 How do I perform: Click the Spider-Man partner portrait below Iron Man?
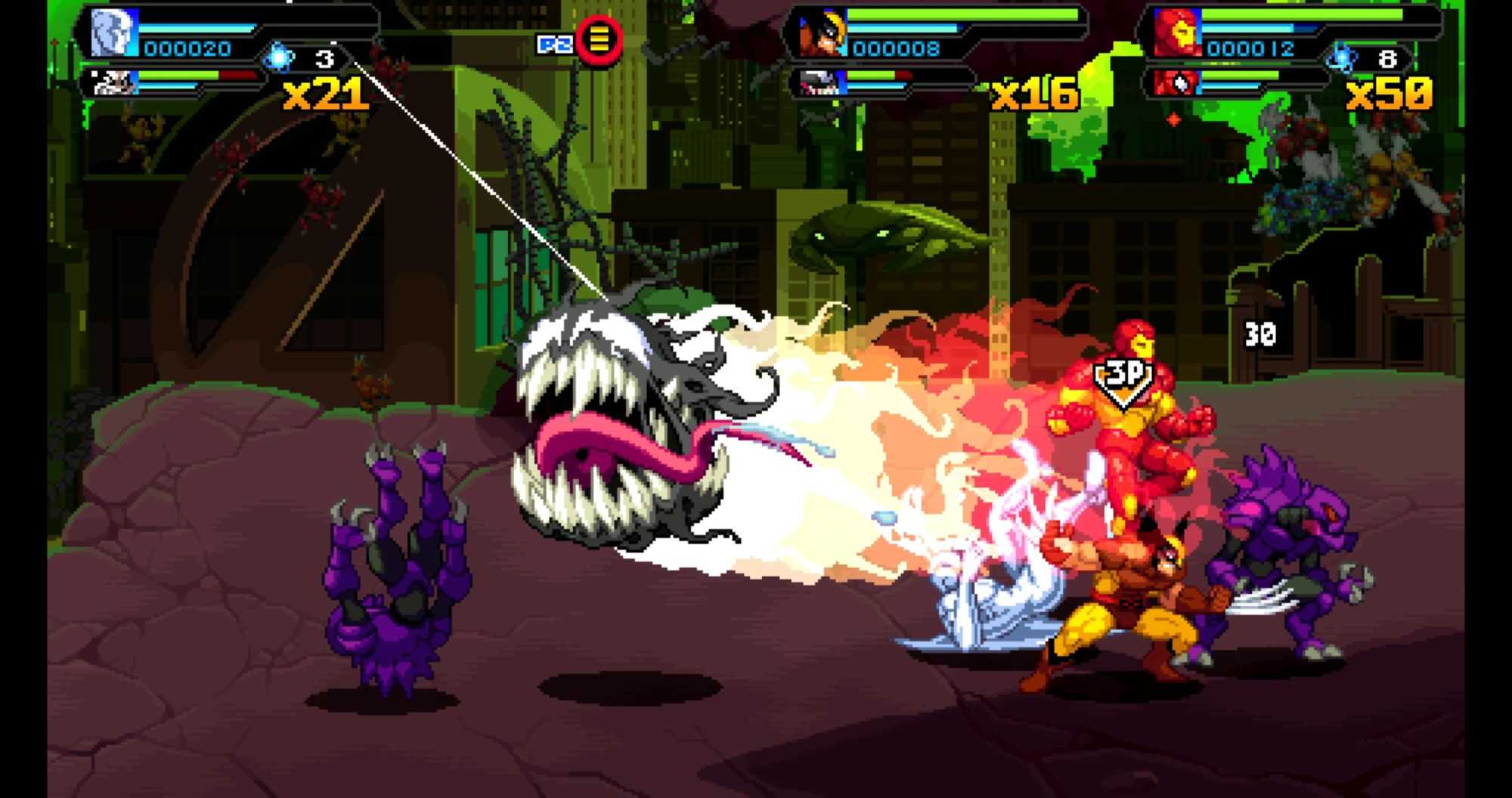pyautogui.click(x=1176, y=82)
